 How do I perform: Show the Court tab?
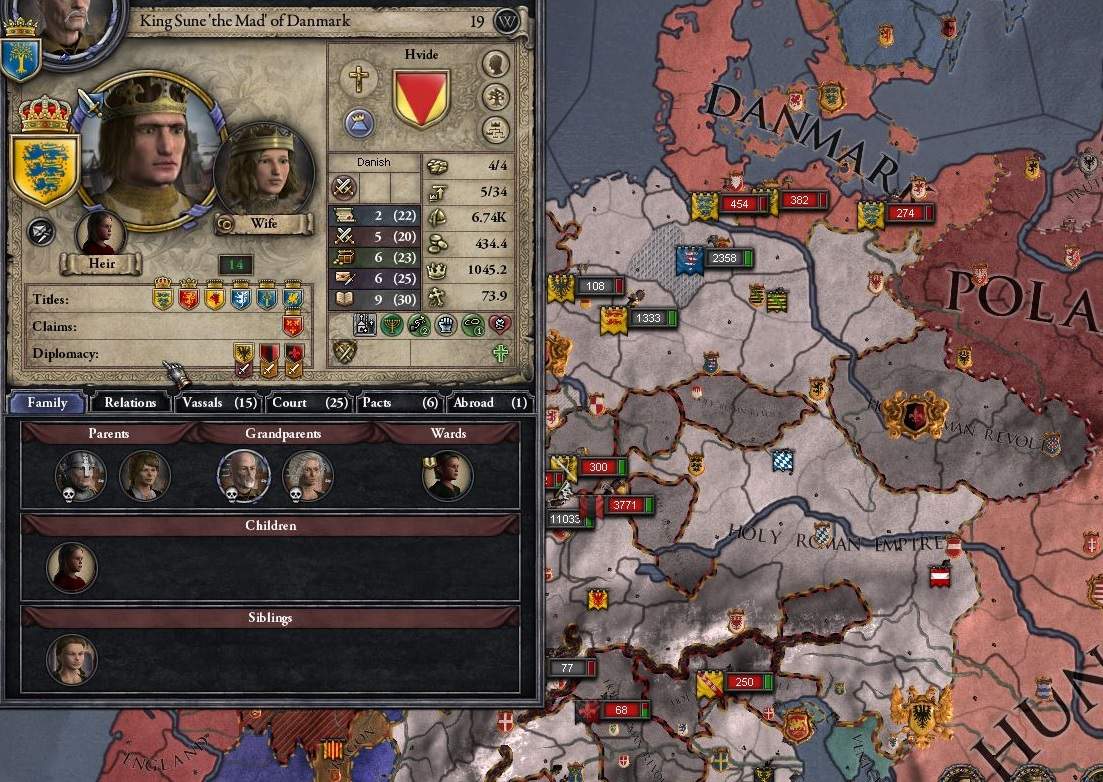pyautogui.click(x=309, y=402)
